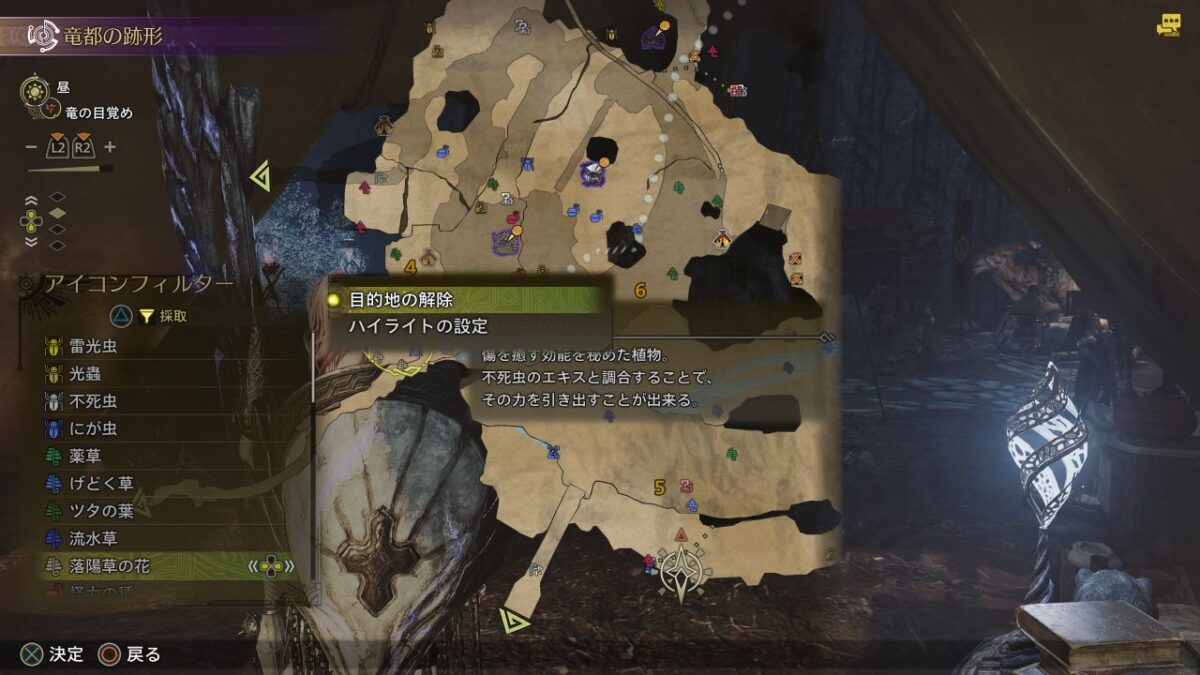Select 雷光虫 in the icon filter
Image resolution: width=1200 pixels, height=675 pixels.
click(x=93, y=347)
